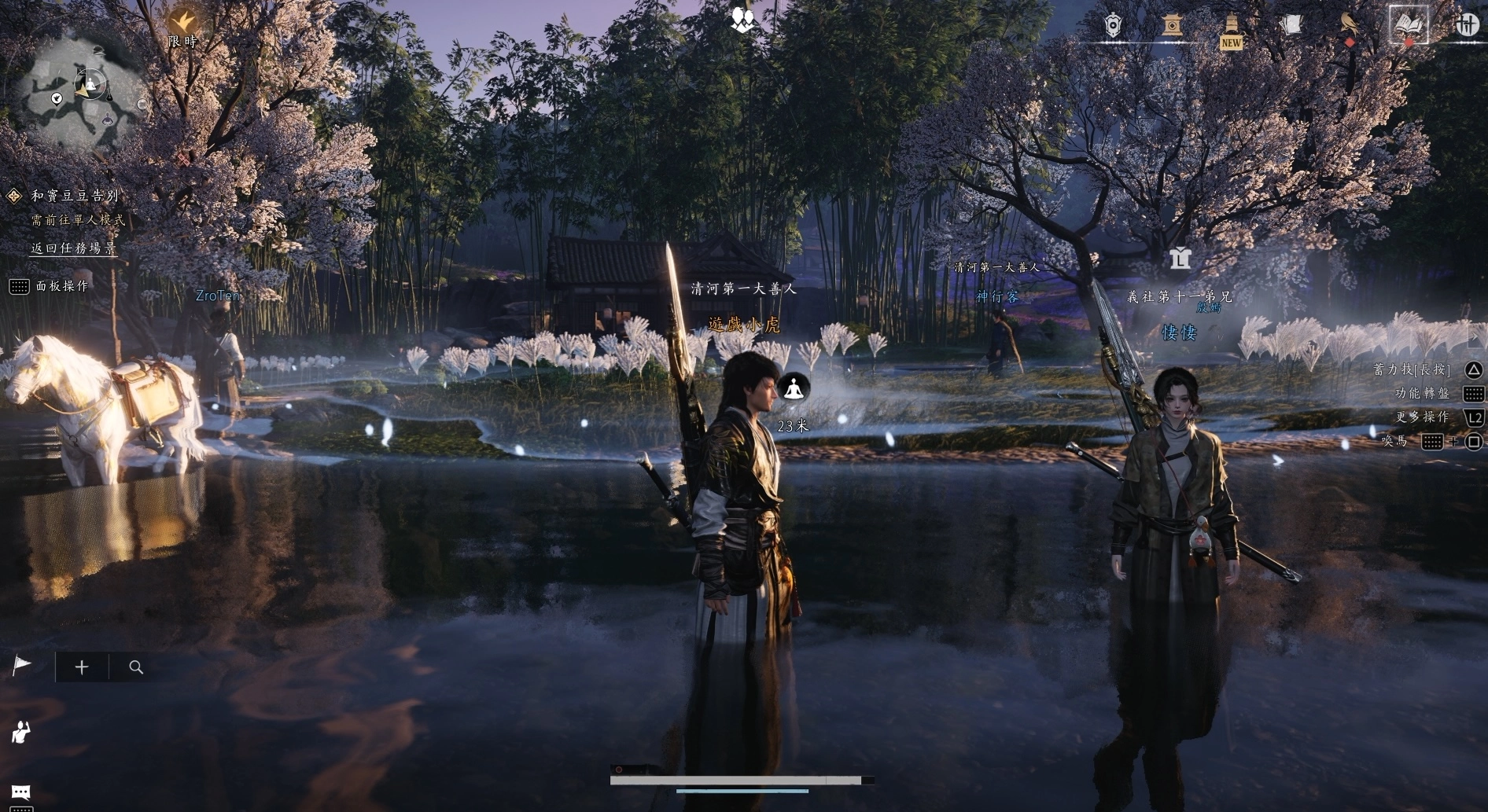Screen dimensions: 1488x812
Task: Open the golden shrine shop icon
Action: [x=1172, y=26]
